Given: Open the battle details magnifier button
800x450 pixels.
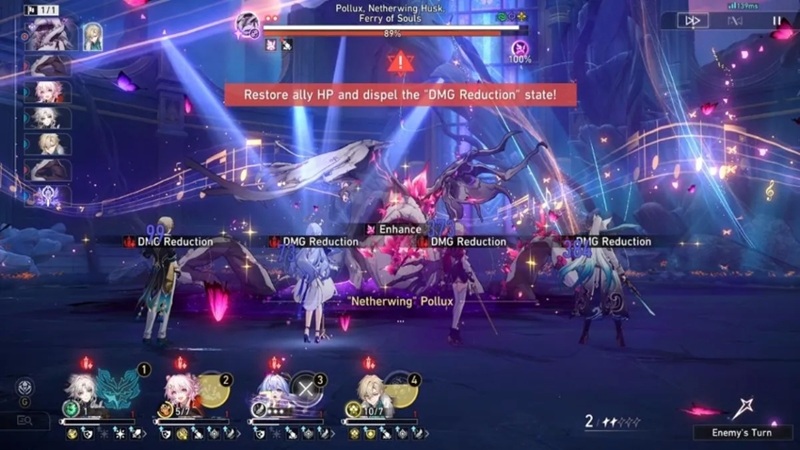Looking at the screenshot, I should 24,421.
